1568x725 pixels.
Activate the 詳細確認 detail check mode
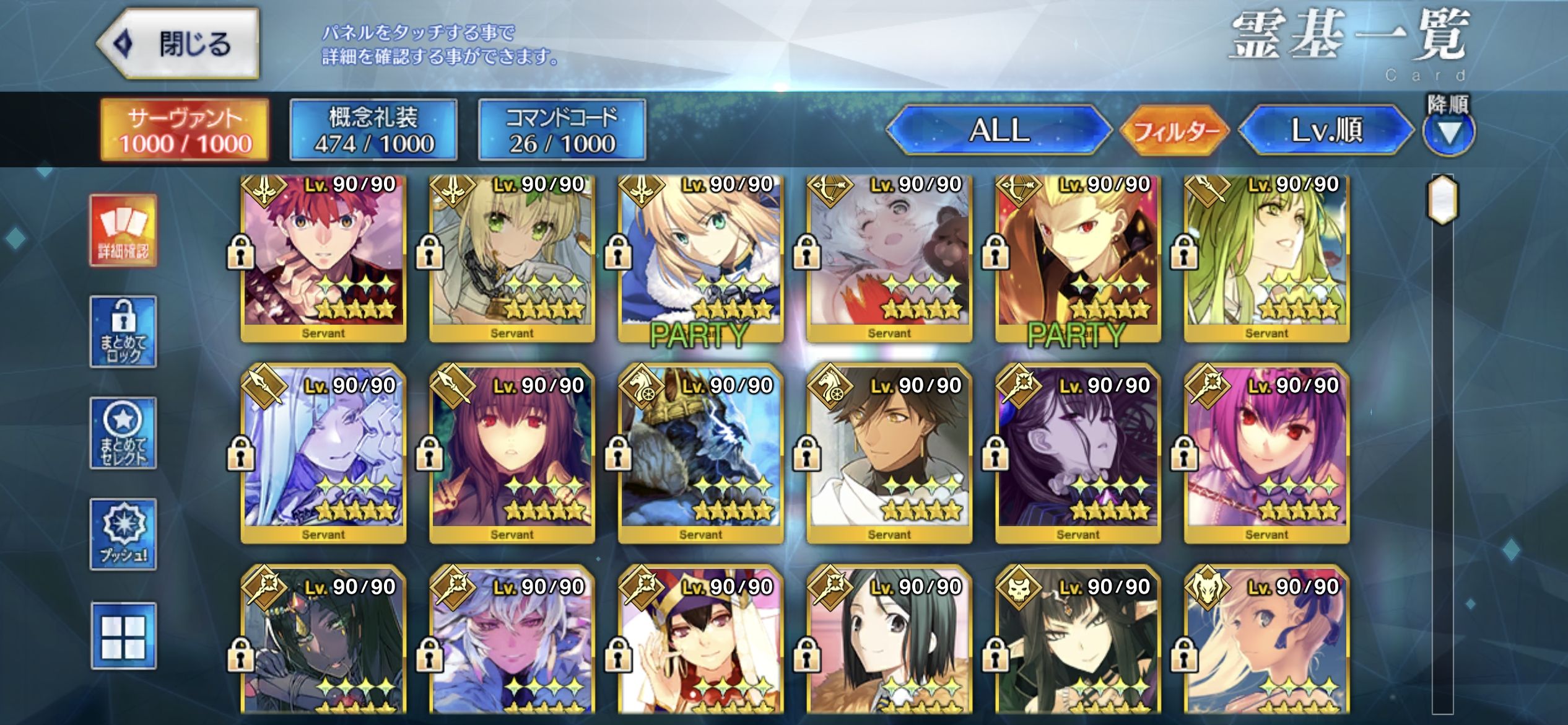123,231
